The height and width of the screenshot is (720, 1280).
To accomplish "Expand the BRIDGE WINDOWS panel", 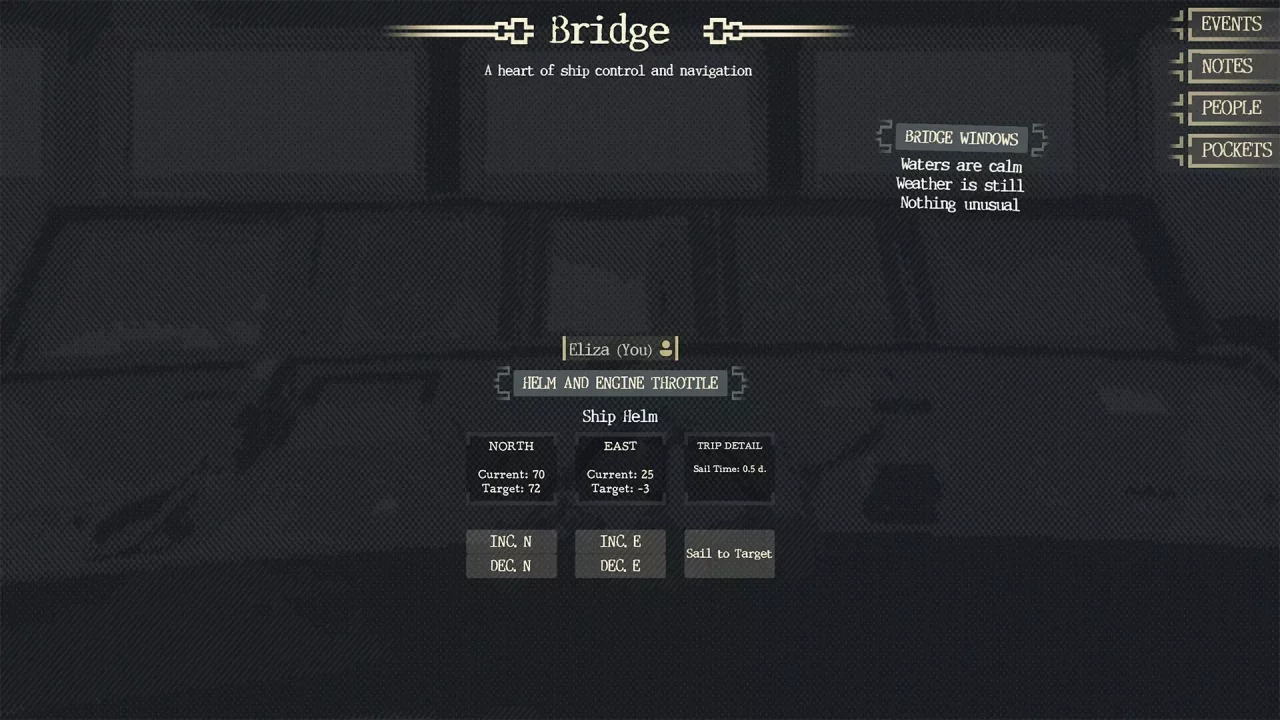I will point(960,138).
